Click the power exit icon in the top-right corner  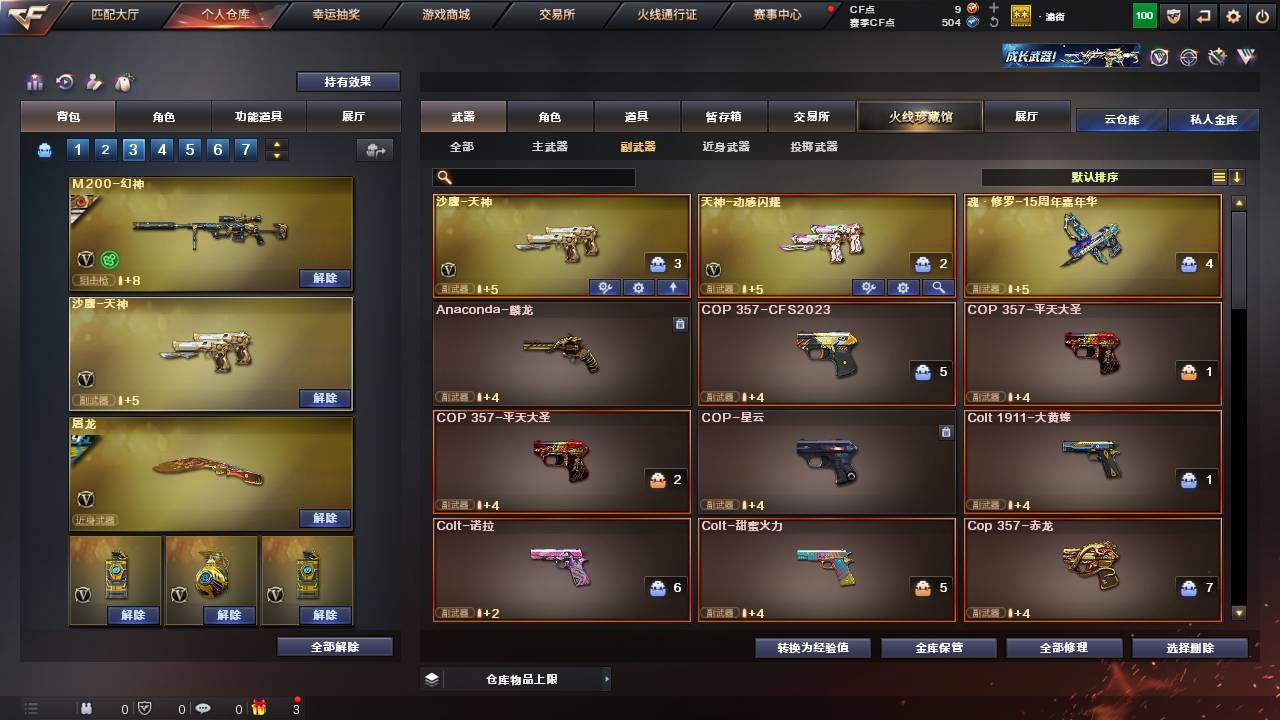(1264, 16)
